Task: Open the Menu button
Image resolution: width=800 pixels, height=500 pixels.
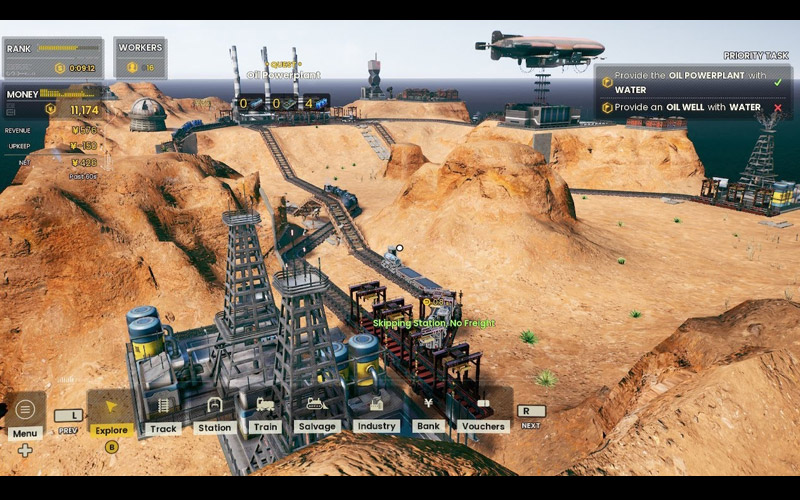Action: pyautogui.click(x=25, y=410)
